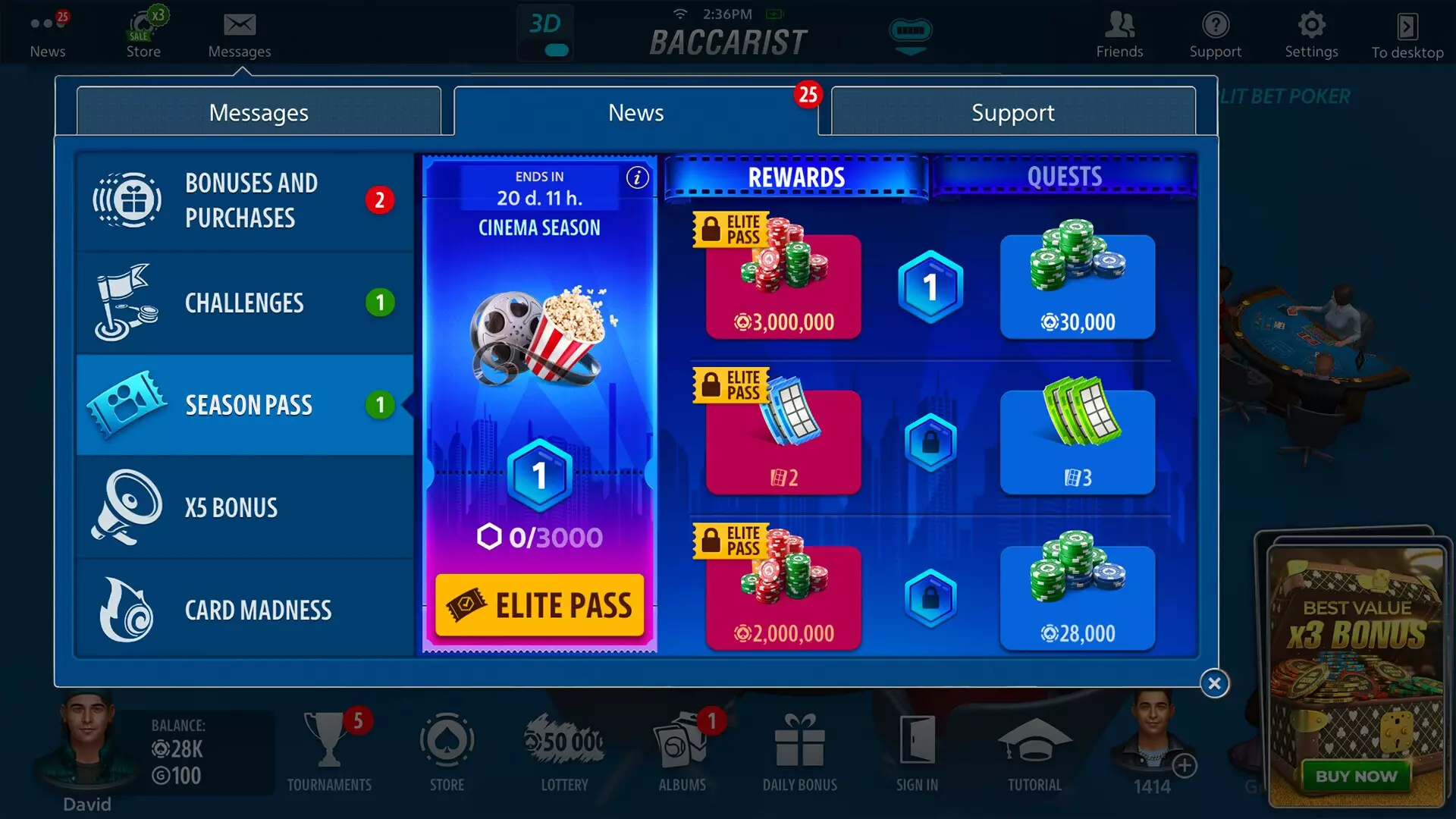Switch to the Rewards filmstrip toggle
Image resolution: width=1456 pixels, height=819 pixels.
click(795, 177)
